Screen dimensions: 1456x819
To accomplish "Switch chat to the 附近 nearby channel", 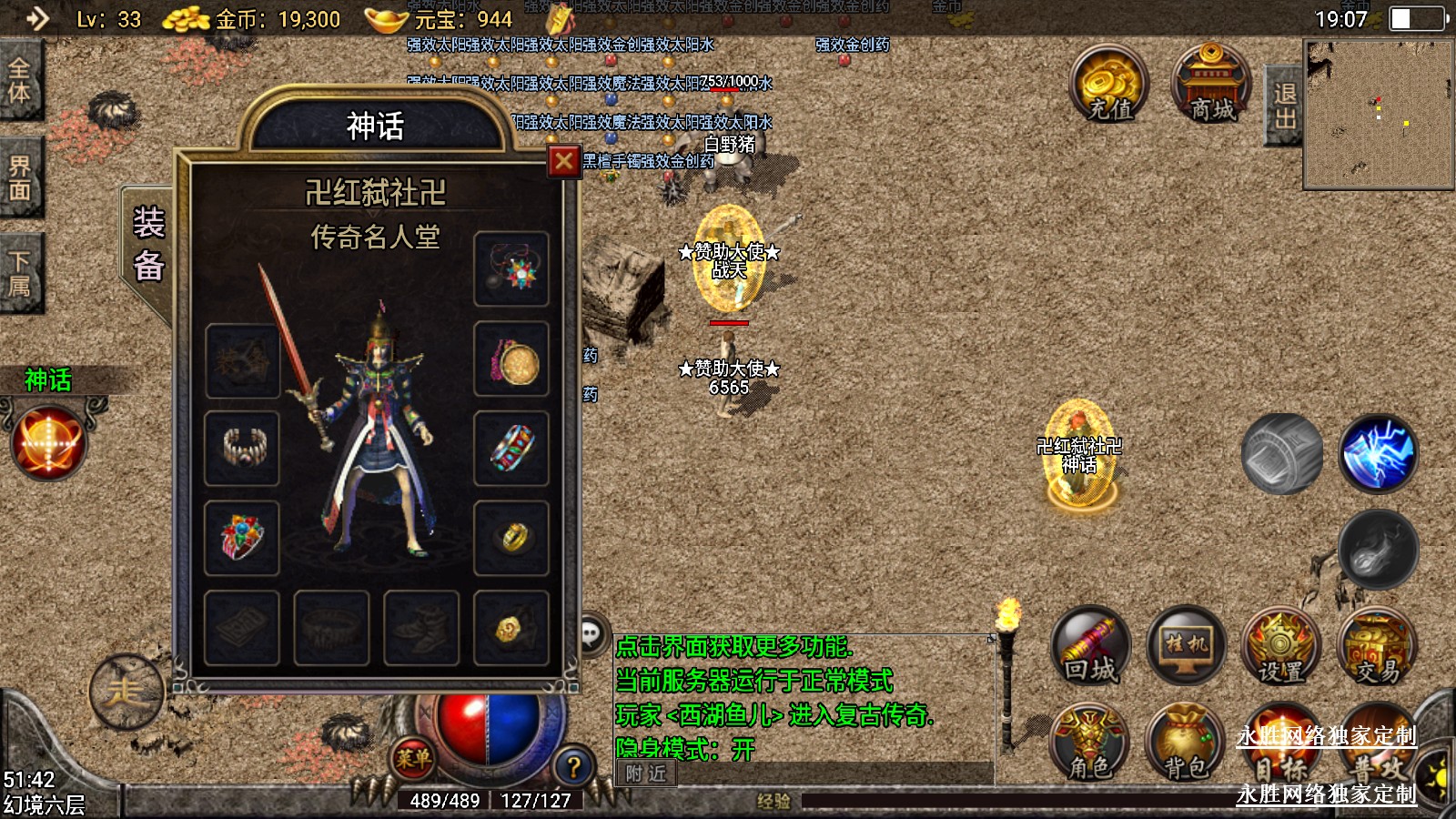I will pos(646,774).
